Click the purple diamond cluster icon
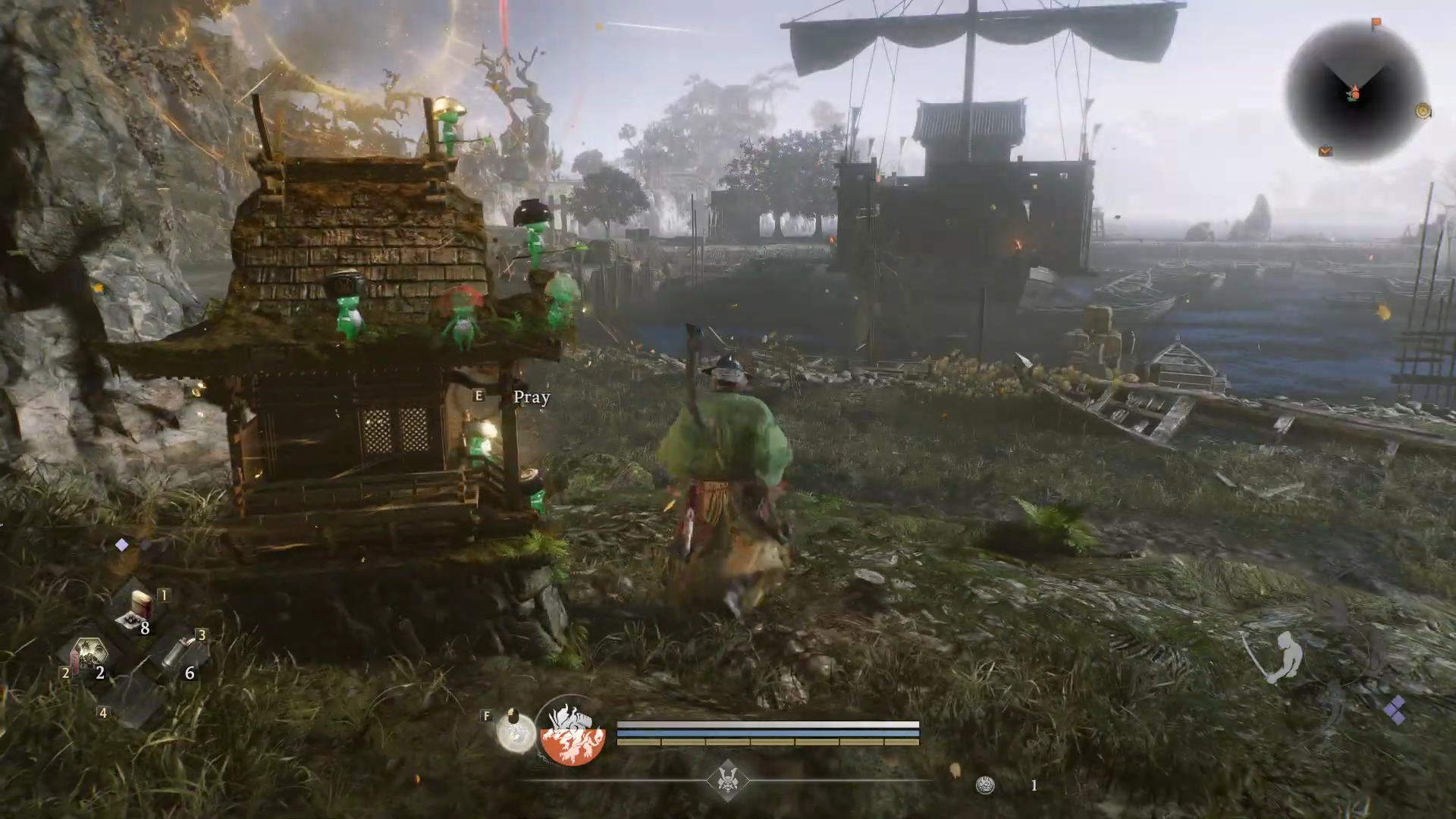Viewport: 1456px width, 819px height. (1394, 711)
